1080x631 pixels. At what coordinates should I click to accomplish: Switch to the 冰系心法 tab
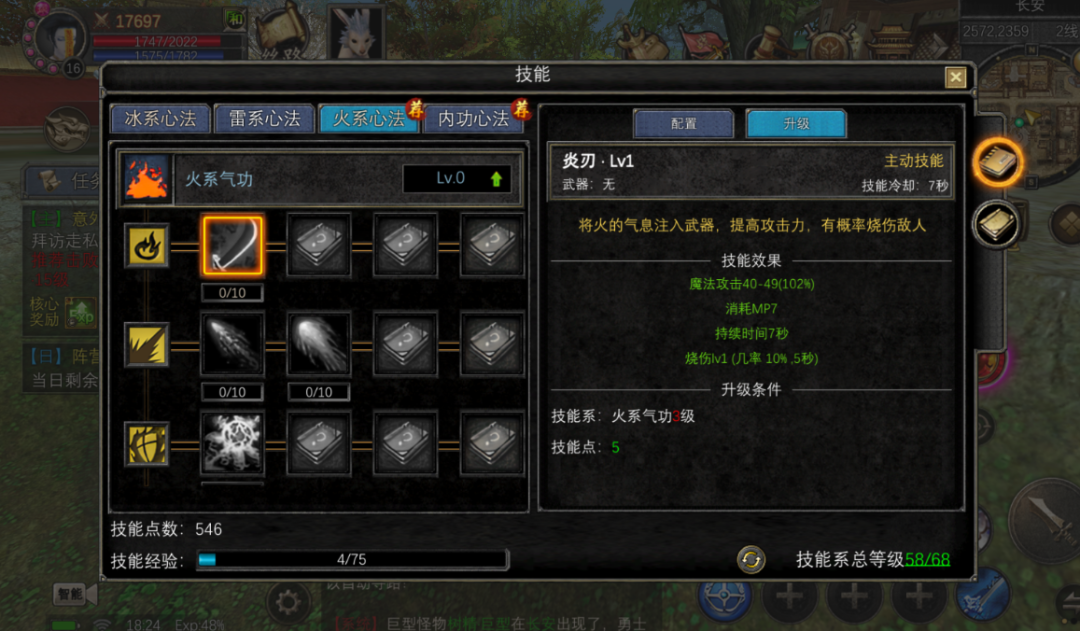click(x=160, y=119)
